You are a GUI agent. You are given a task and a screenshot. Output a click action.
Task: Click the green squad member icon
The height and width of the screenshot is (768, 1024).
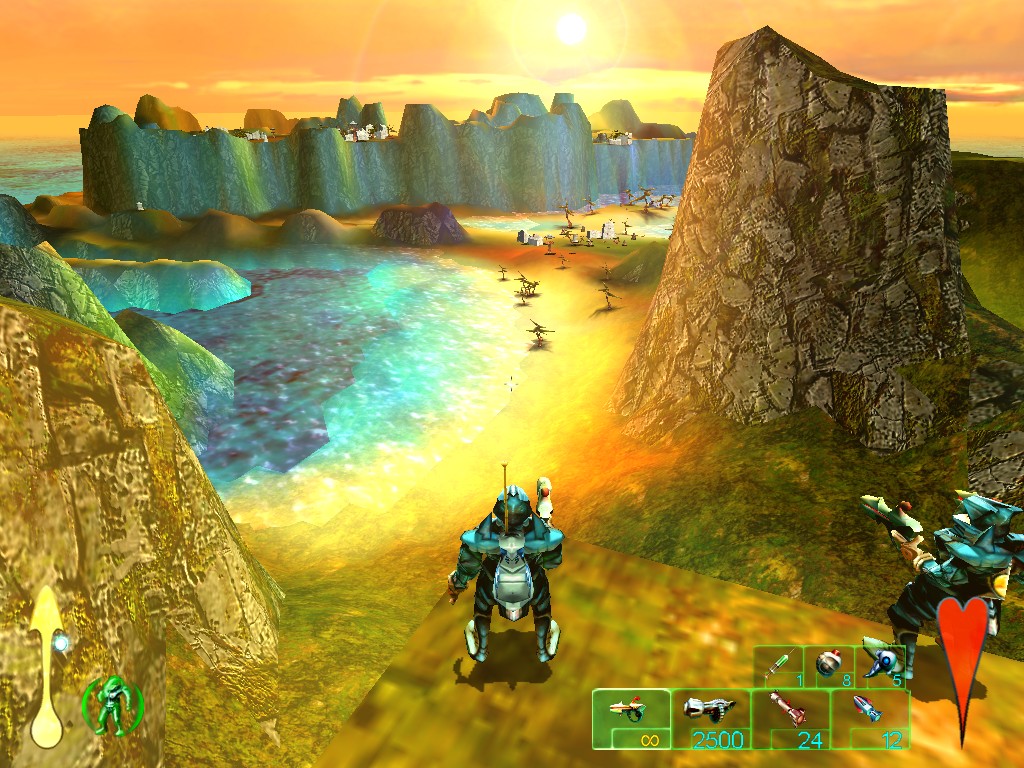point(112,704)
